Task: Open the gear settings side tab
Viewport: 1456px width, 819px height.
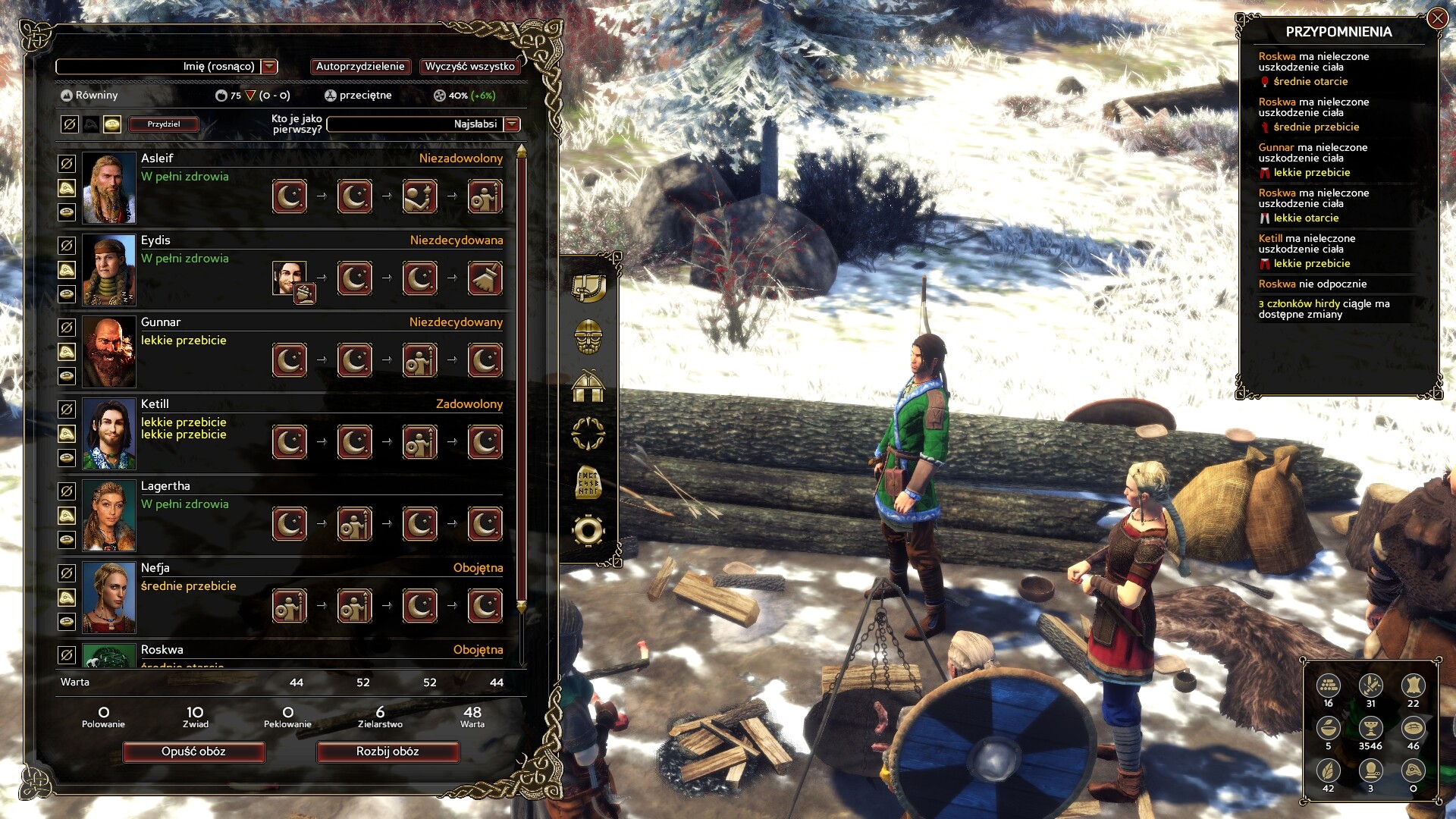Action: [x=588, y=531]
